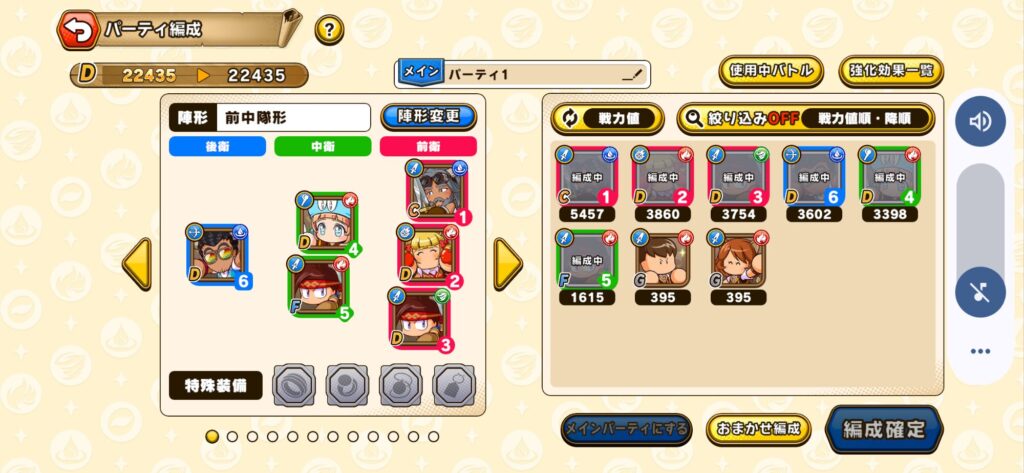
Task: Pick the roster character with 3398 power
Action: point(889,177)
